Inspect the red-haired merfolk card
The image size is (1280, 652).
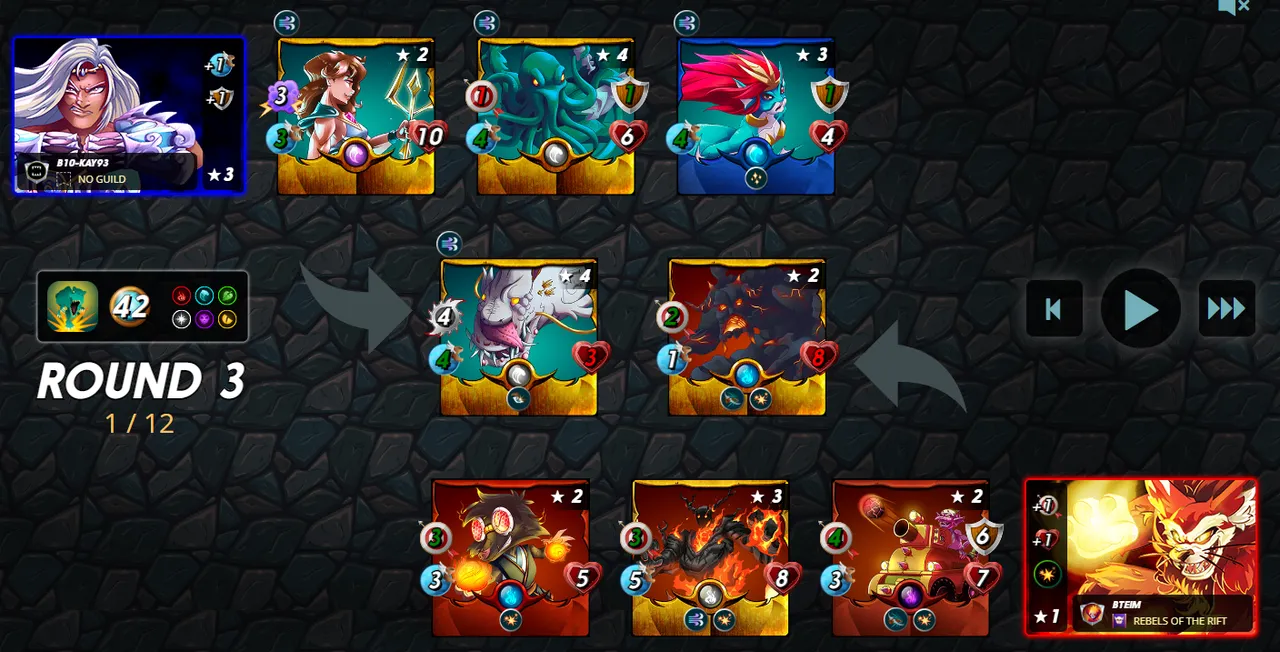[x=756, y=116]
